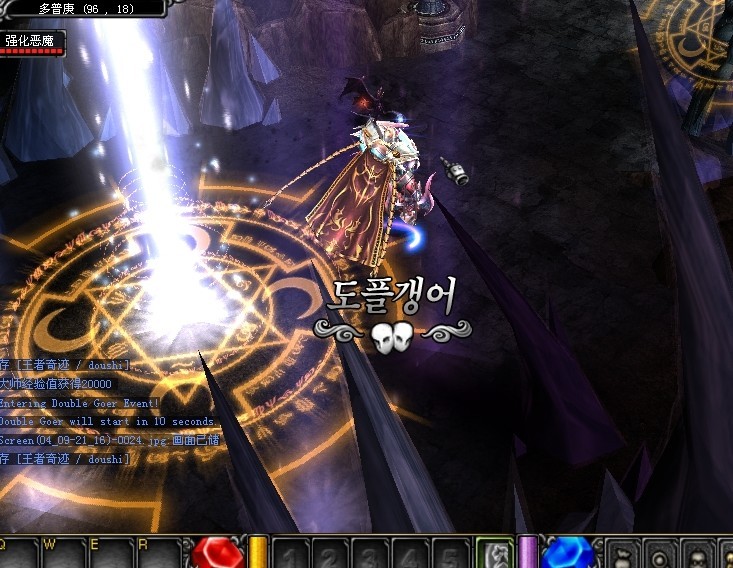Choose skill slot number 1
This screenshot has width=733, height=568.
tap(290, 554)
